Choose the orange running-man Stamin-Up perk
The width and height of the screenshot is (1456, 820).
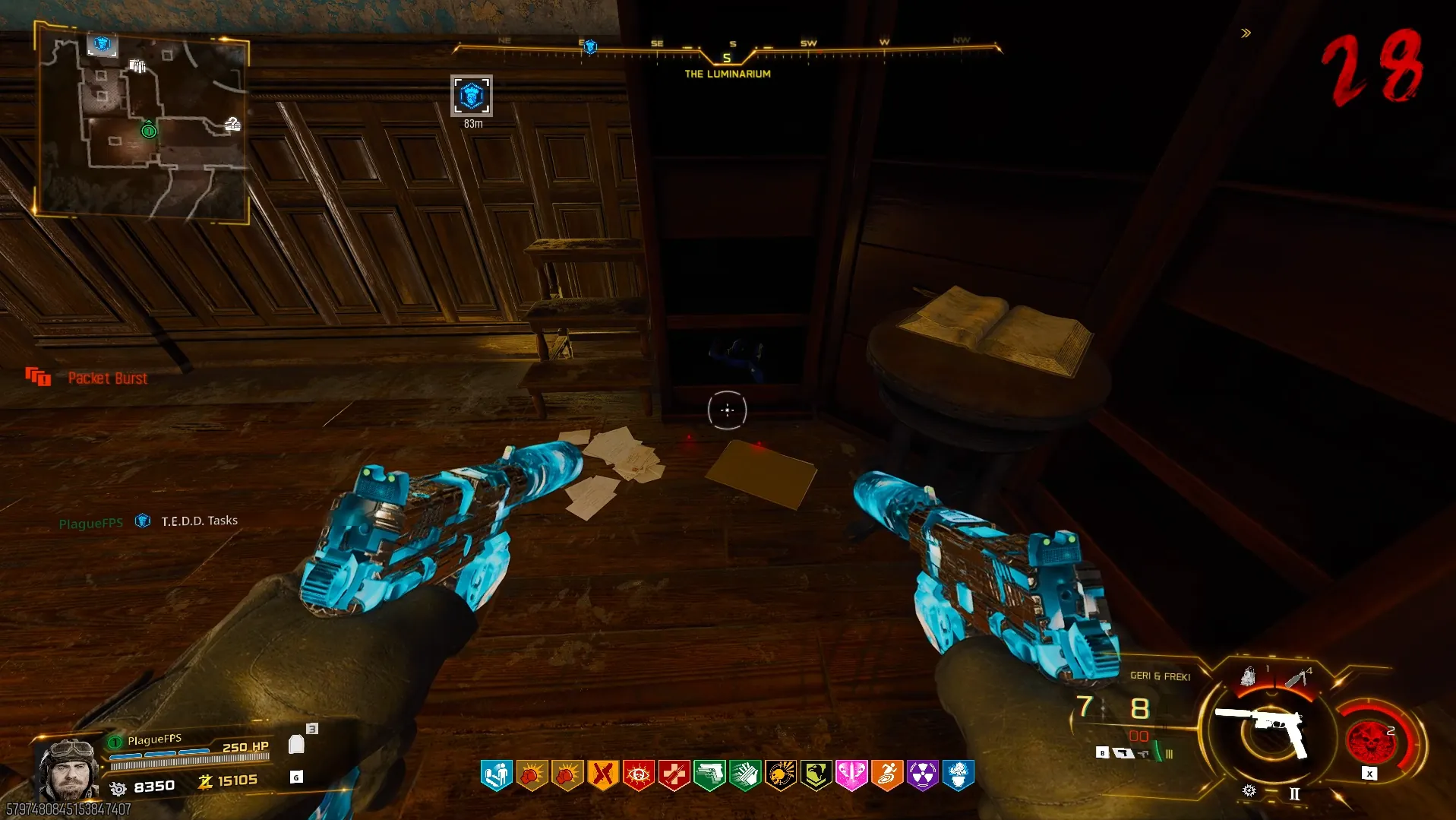coord(887,775)
